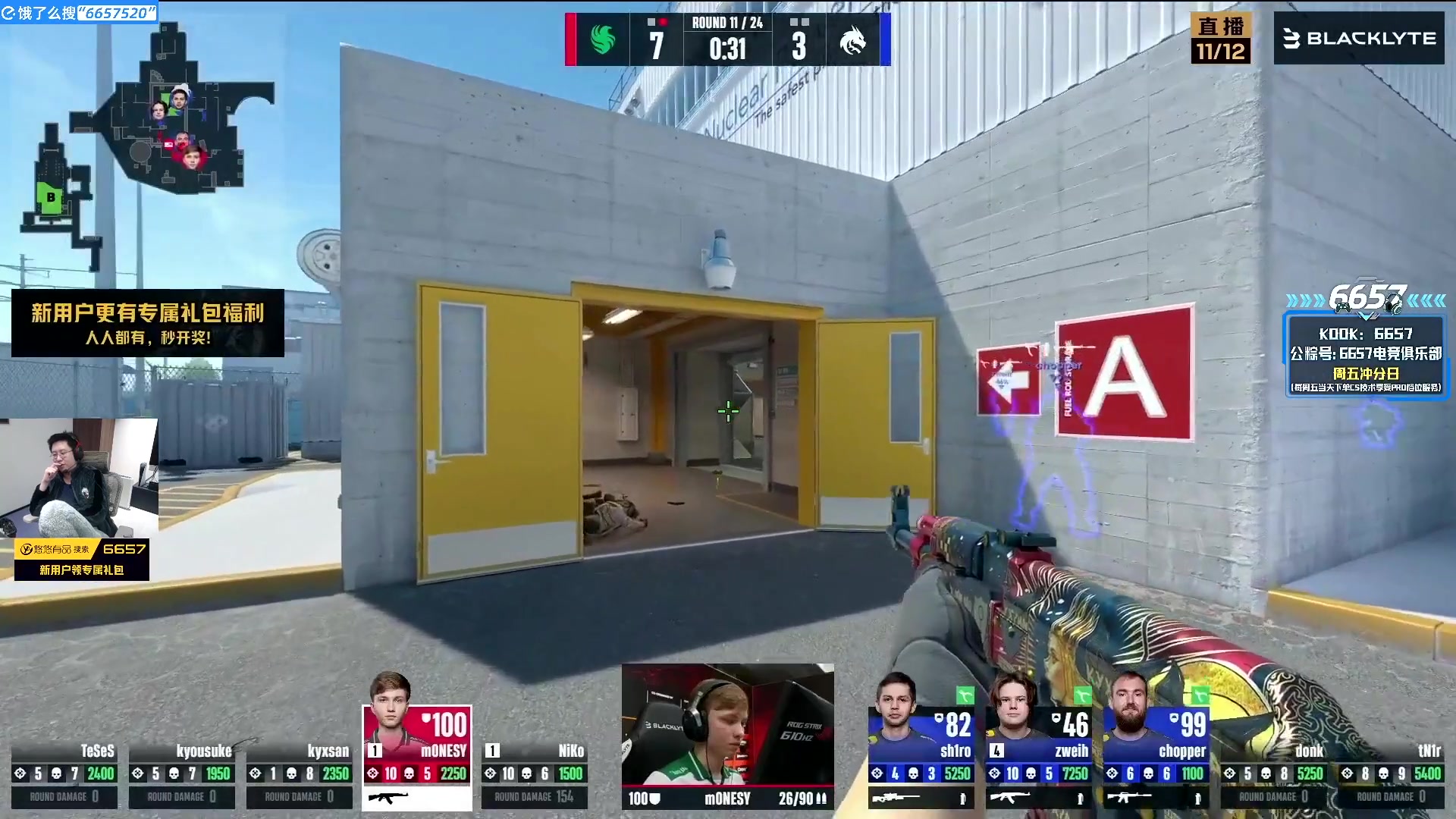1456x819 pixels.
Task: Click the KOOK 6657 club info panel
Action: click(x=1366, y=358)
